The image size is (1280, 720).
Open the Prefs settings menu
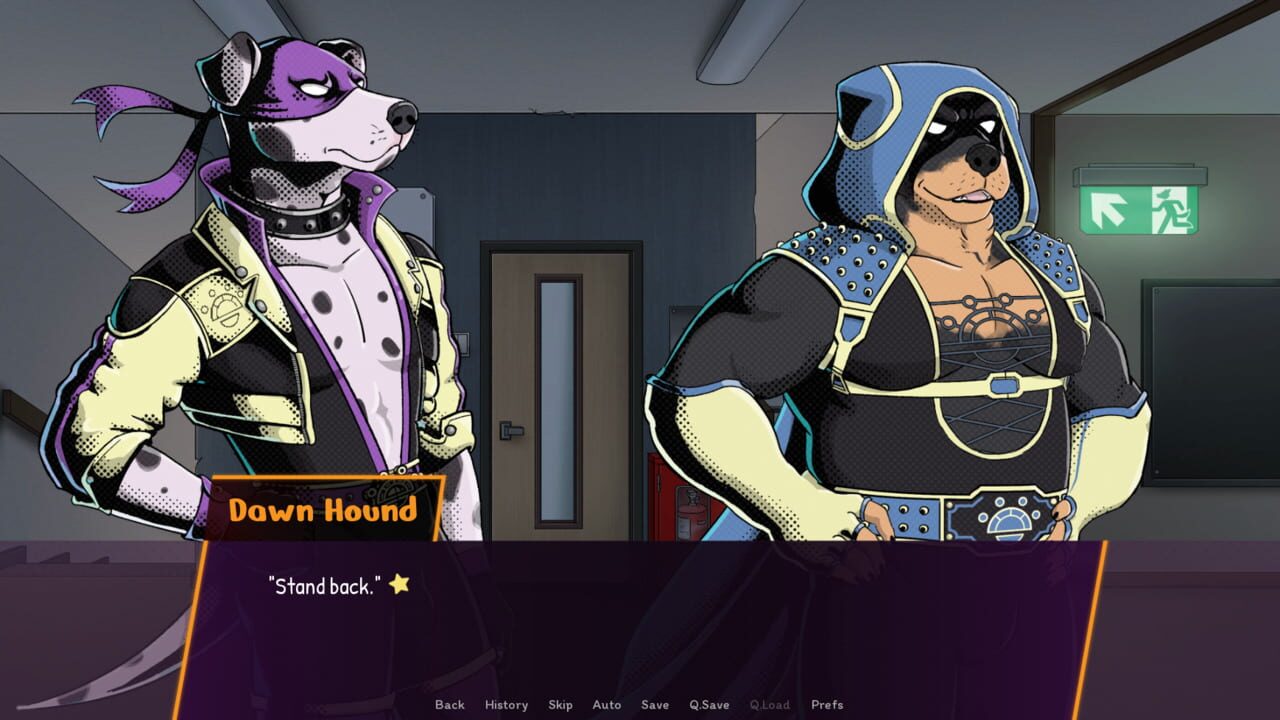coord(826,704)
